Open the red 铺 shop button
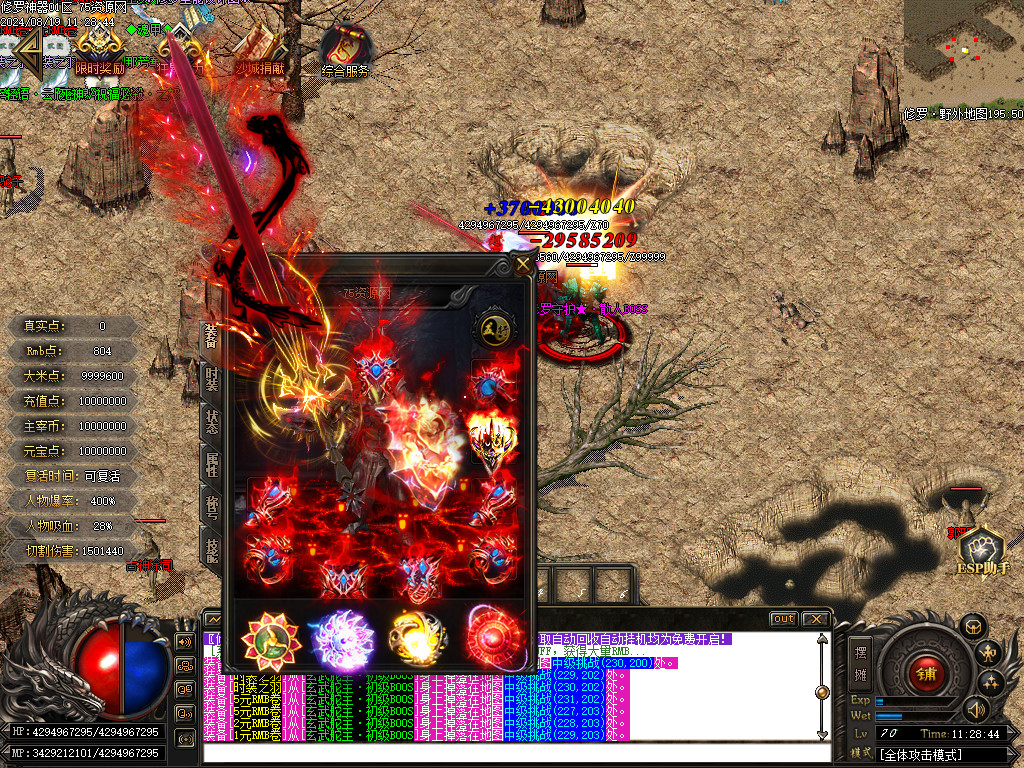1024x768 pixels. tap(927, 673)
